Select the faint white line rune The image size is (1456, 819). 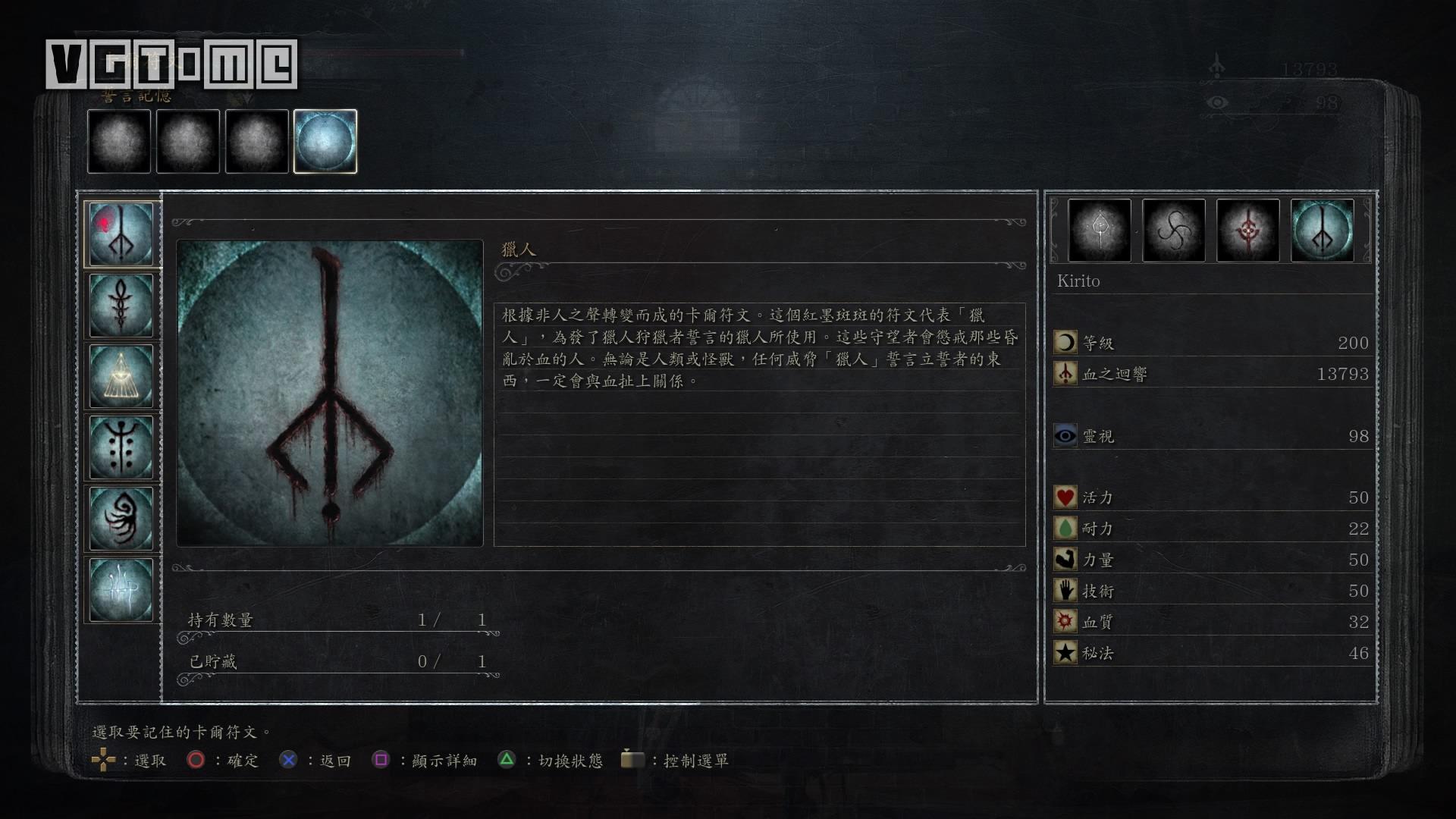[x=121, y=590]
